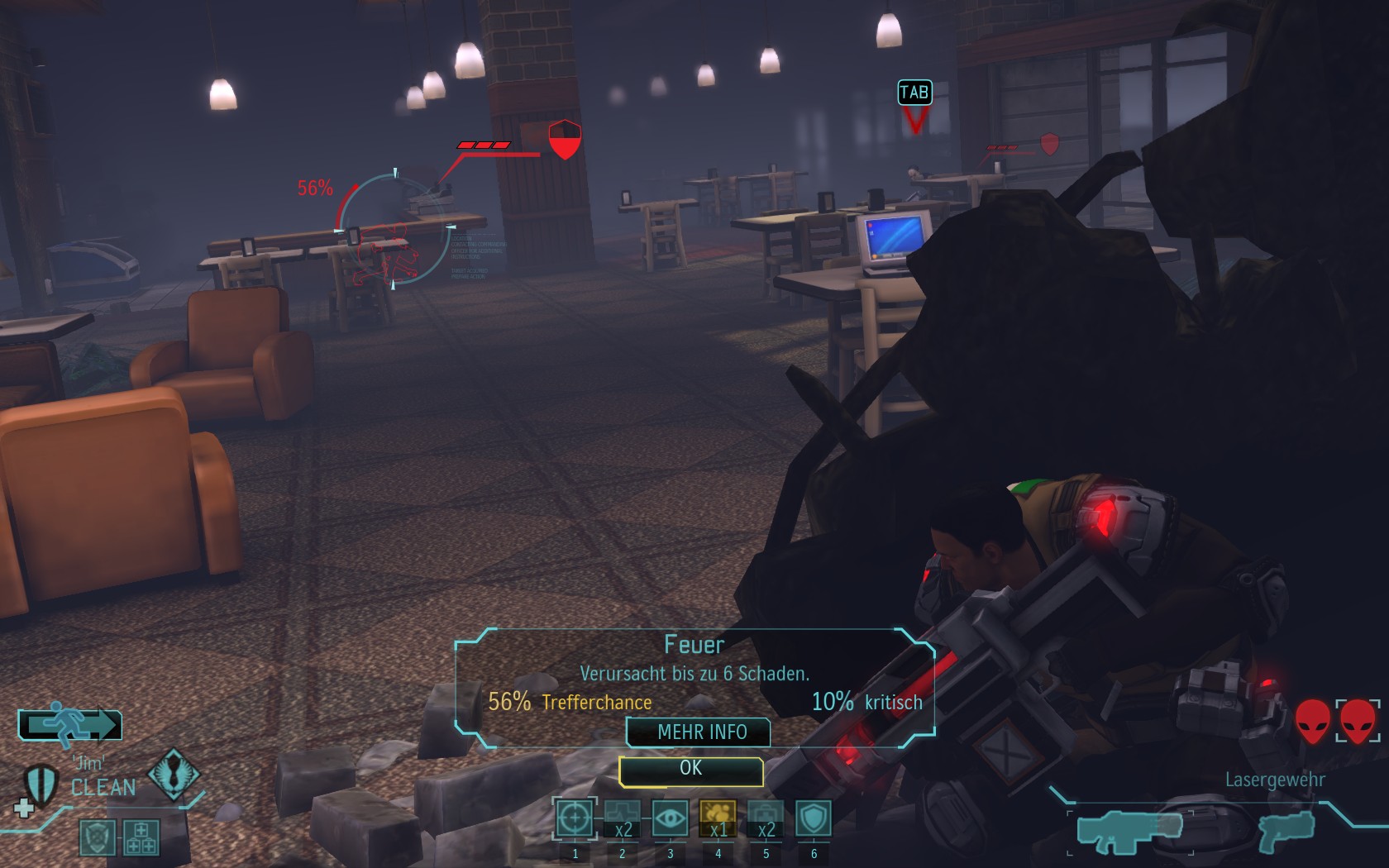The width and height of the screenshot is (1389, 868).
Task: Select the faded shield perk icon
Action: [x=97, y=837]
